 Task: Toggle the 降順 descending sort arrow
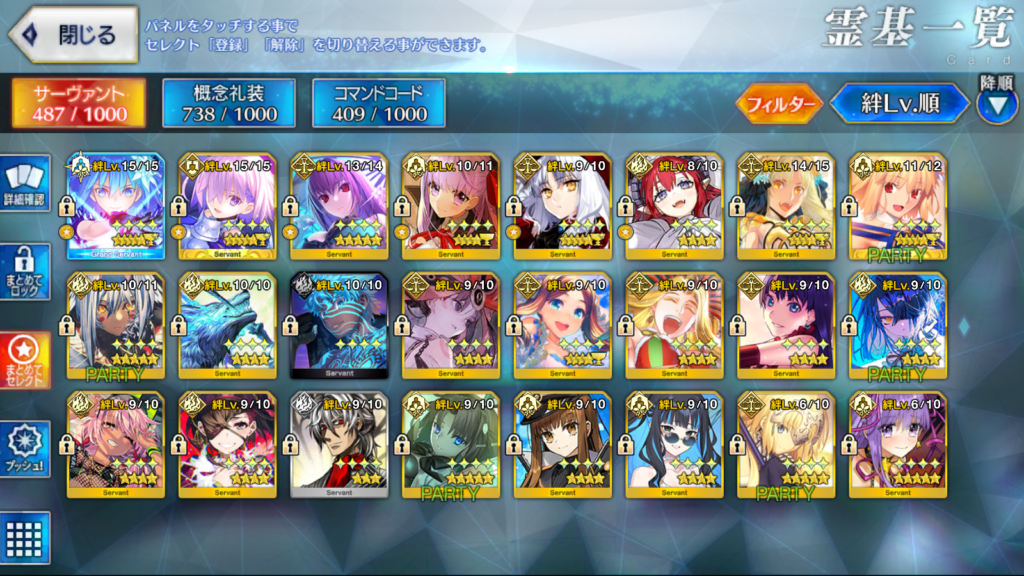[x=996, y=105]
